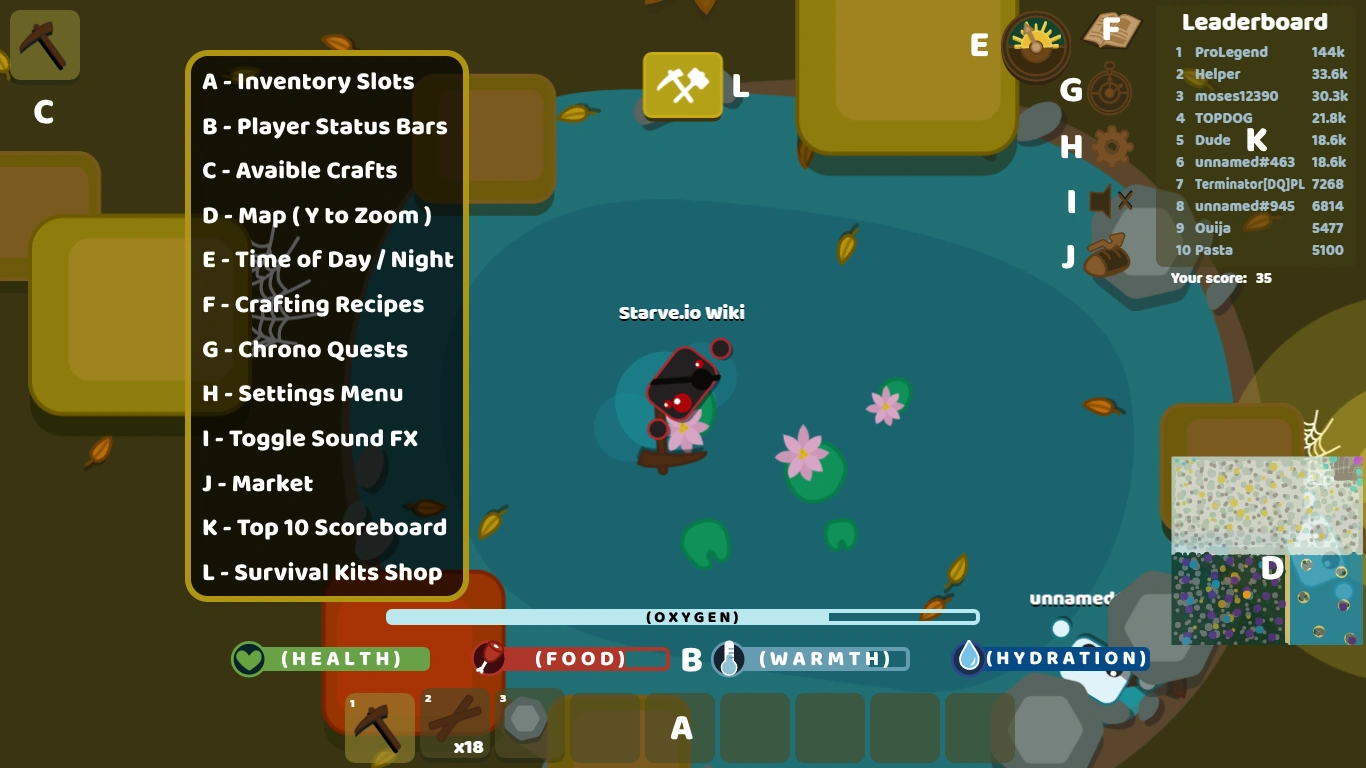This screenshot has height=768, width=1366.
Task: Click the Health status bar
Action: 330,659
